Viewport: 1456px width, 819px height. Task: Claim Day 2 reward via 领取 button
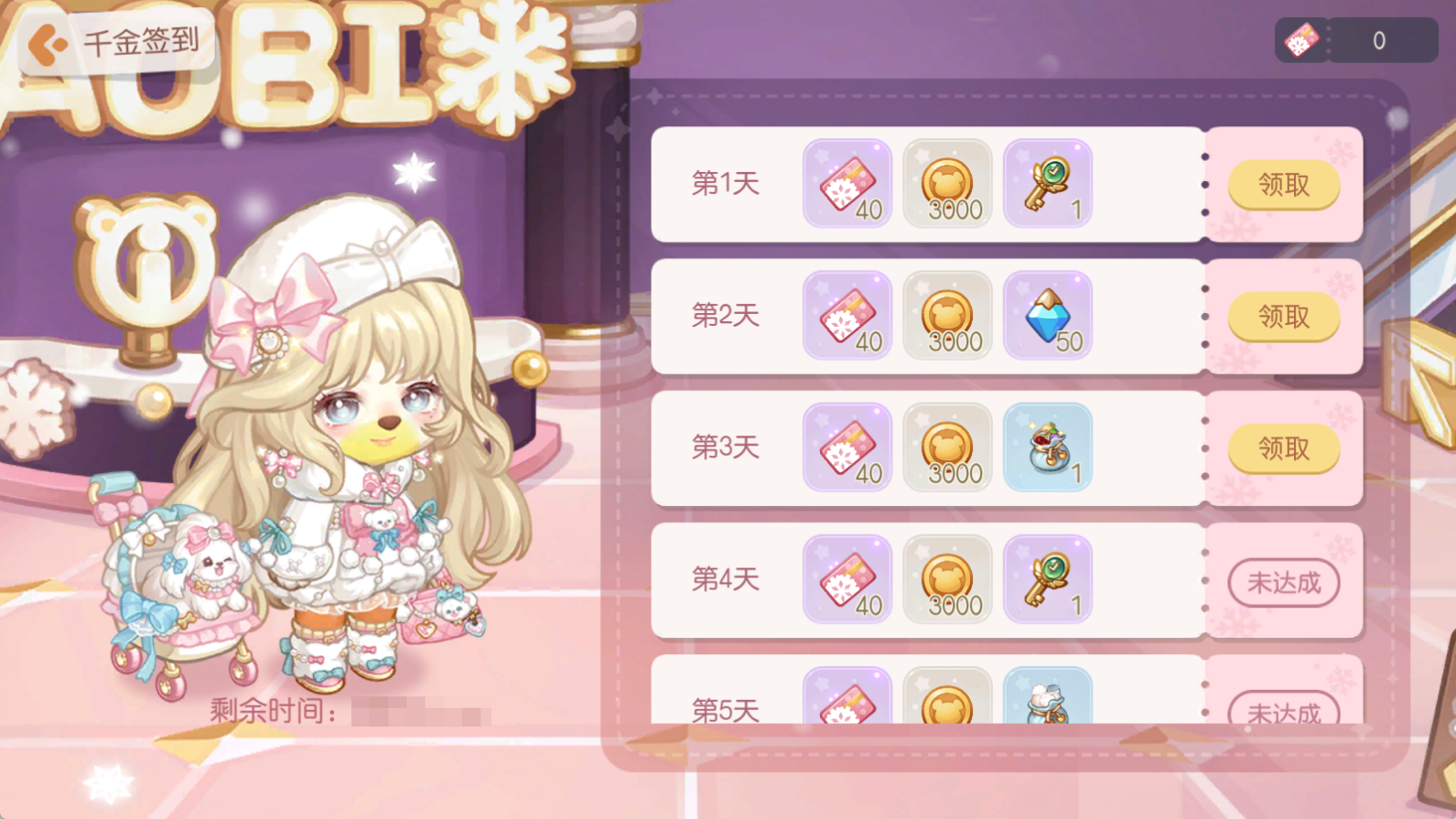[1283, 317]
